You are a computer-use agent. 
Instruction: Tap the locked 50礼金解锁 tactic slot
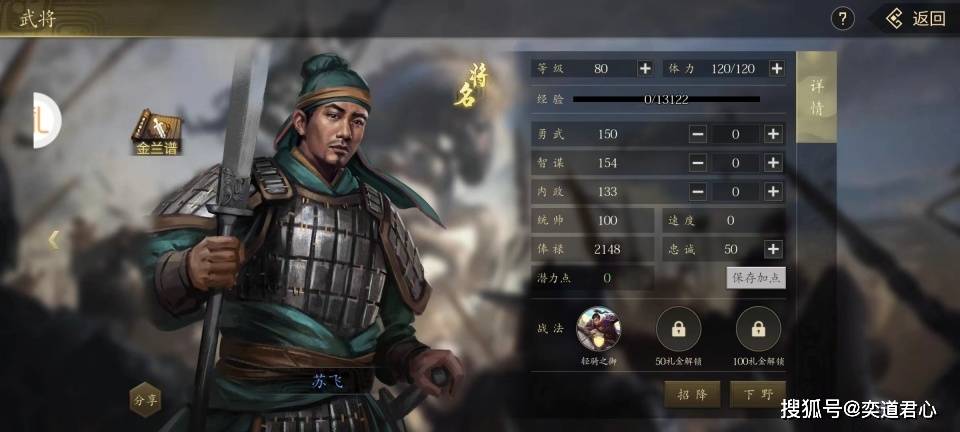tap(678, 328)
